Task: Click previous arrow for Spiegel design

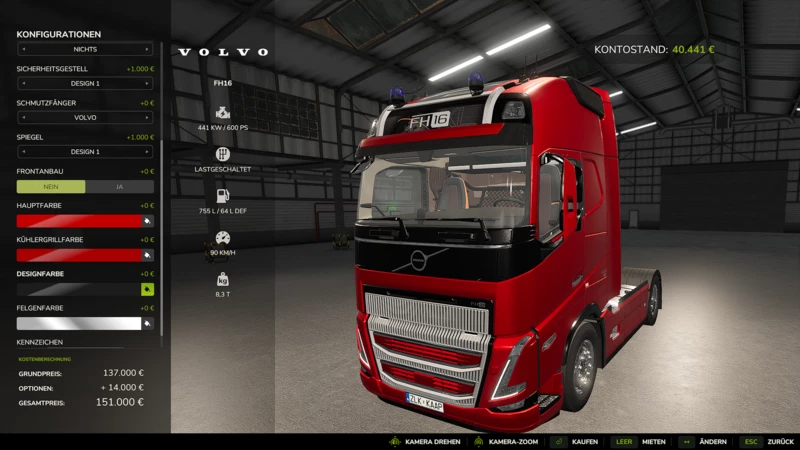Action: (22, 152)
